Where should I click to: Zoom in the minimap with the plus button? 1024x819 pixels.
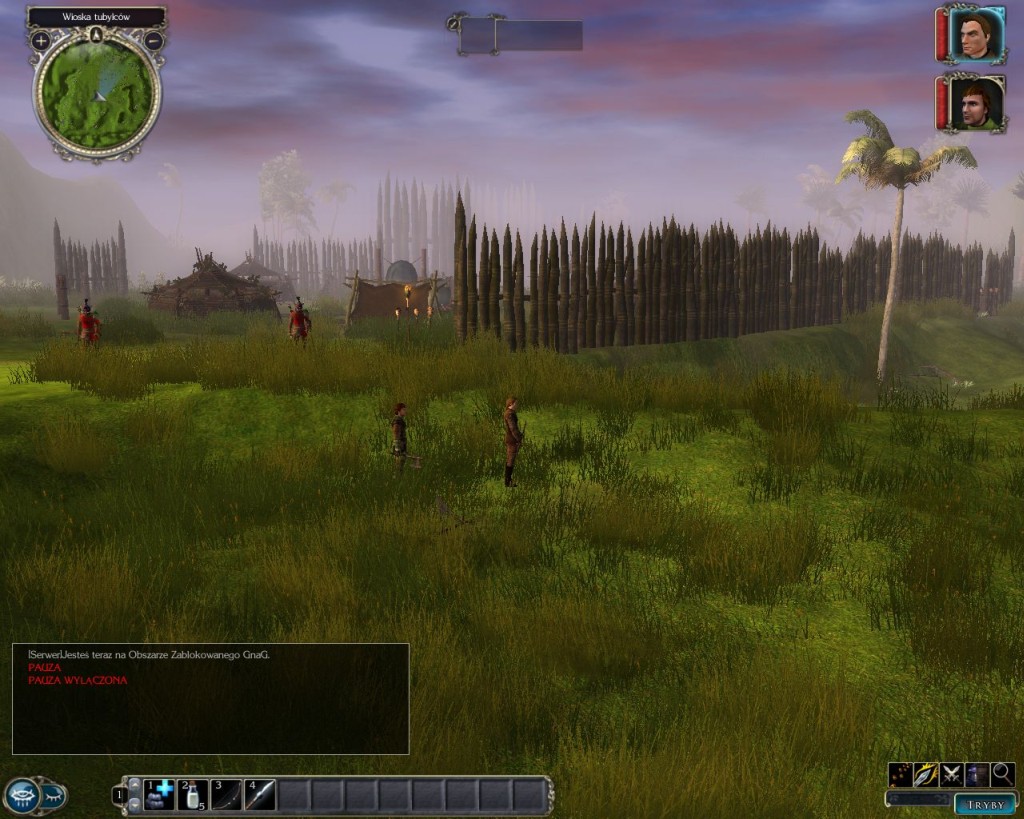point(40,41)
